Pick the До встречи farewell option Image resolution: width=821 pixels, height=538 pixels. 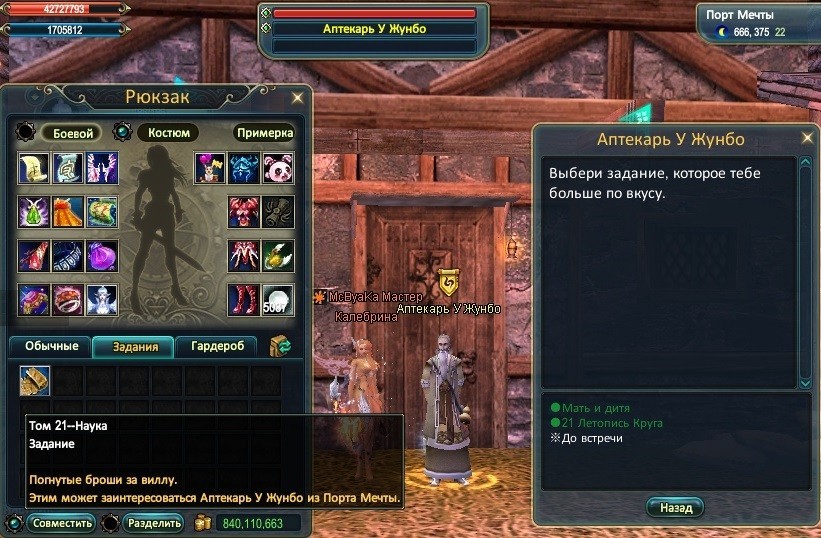(591, 438)
